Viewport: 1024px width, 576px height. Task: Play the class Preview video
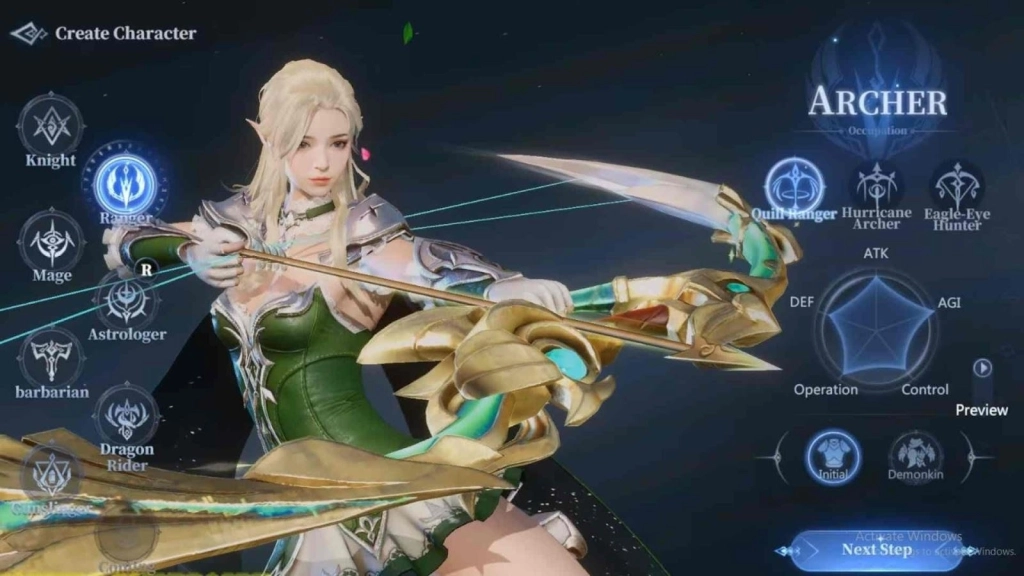tap(983, 368)
